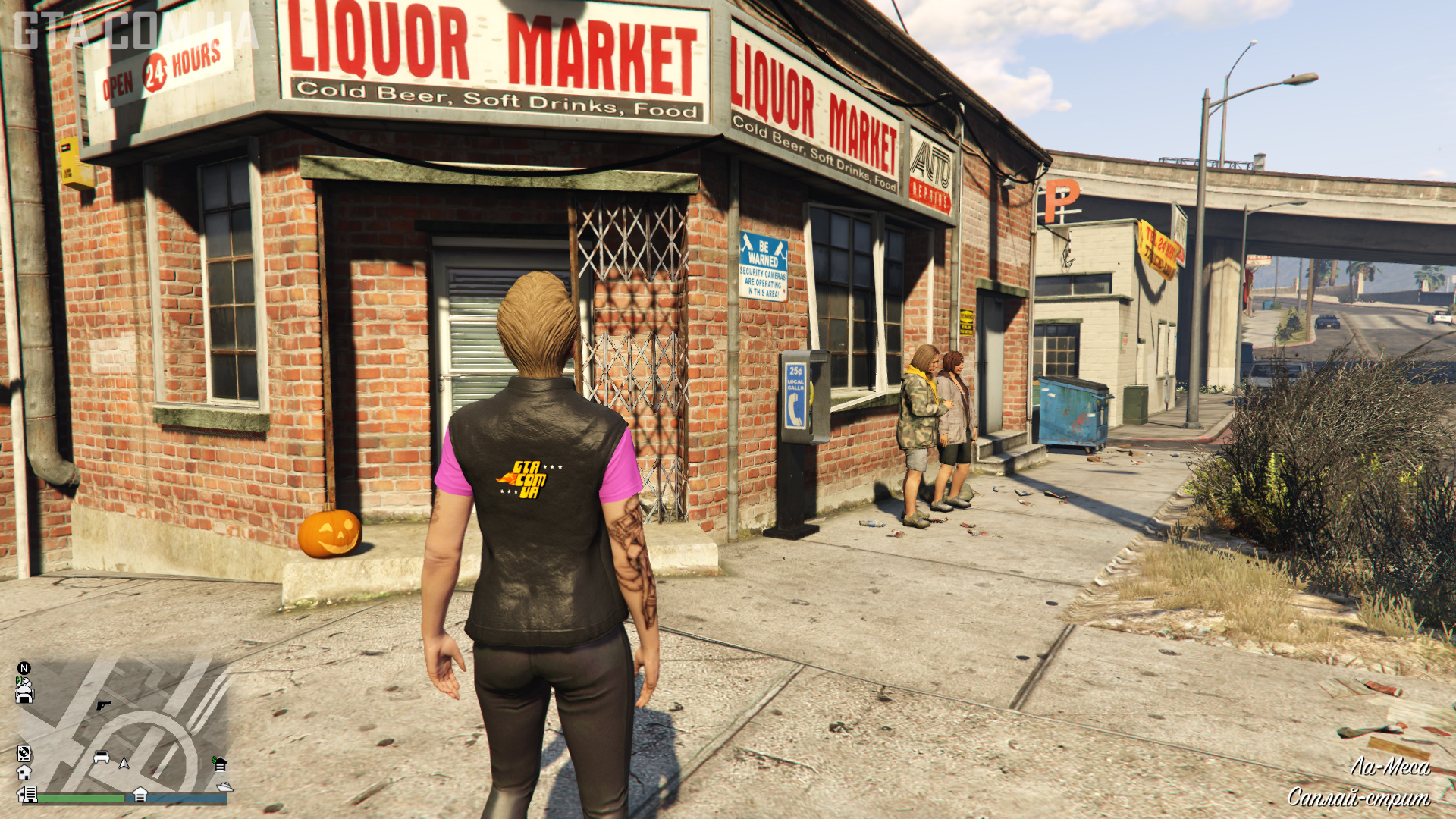Click the pistol Ammu-Nation blip on minimap

click(103, 705)
